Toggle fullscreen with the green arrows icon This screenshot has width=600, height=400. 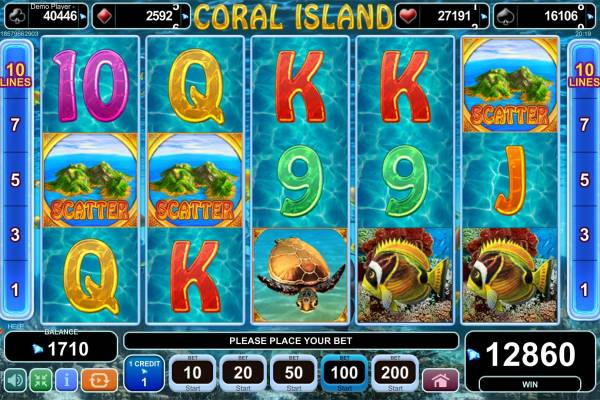[x=40, y=380]
